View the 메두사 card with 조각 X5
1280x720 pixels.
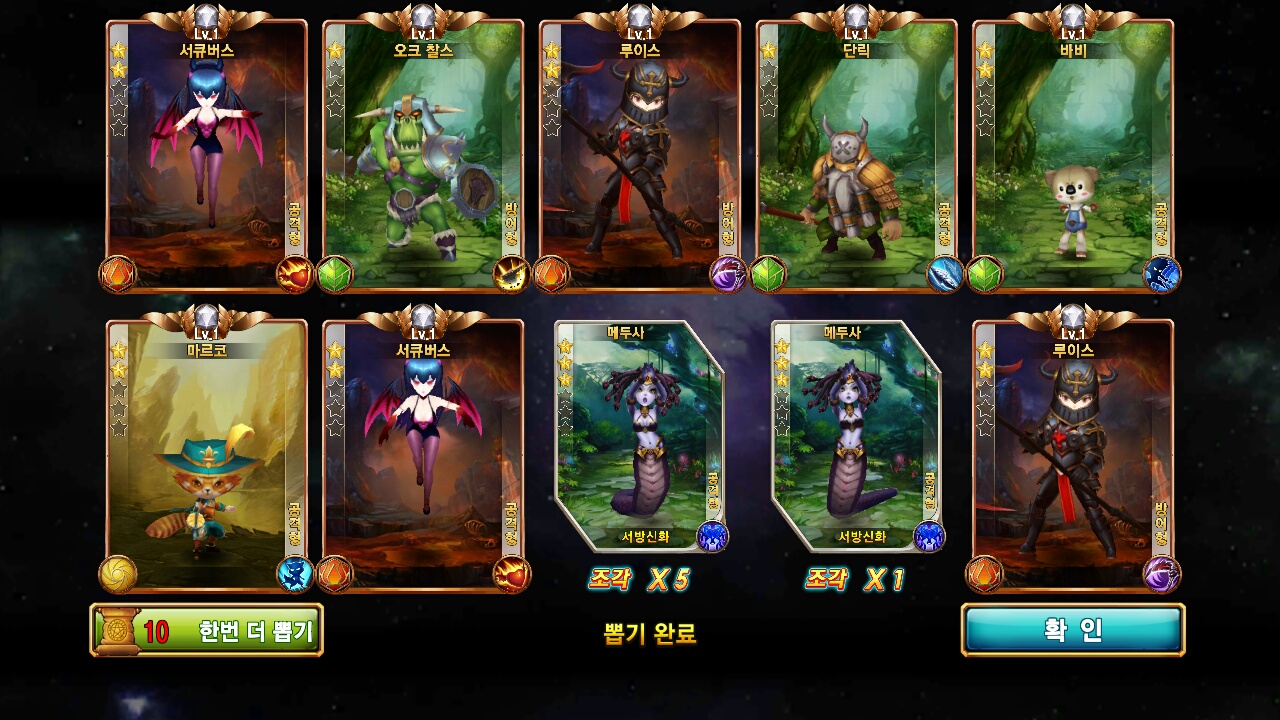640,437
